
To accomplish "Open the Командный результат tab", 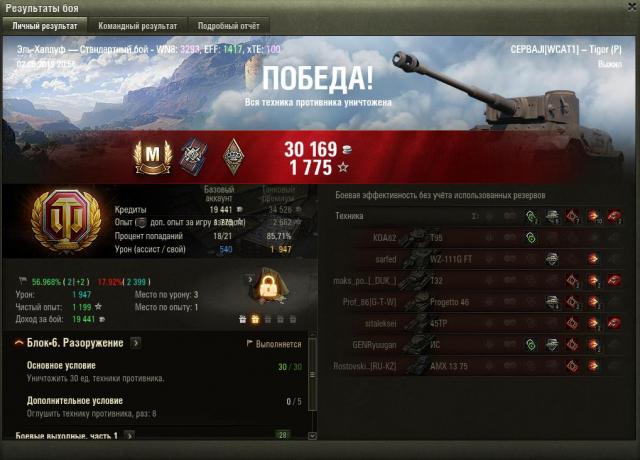I will (x=139, y=25).
